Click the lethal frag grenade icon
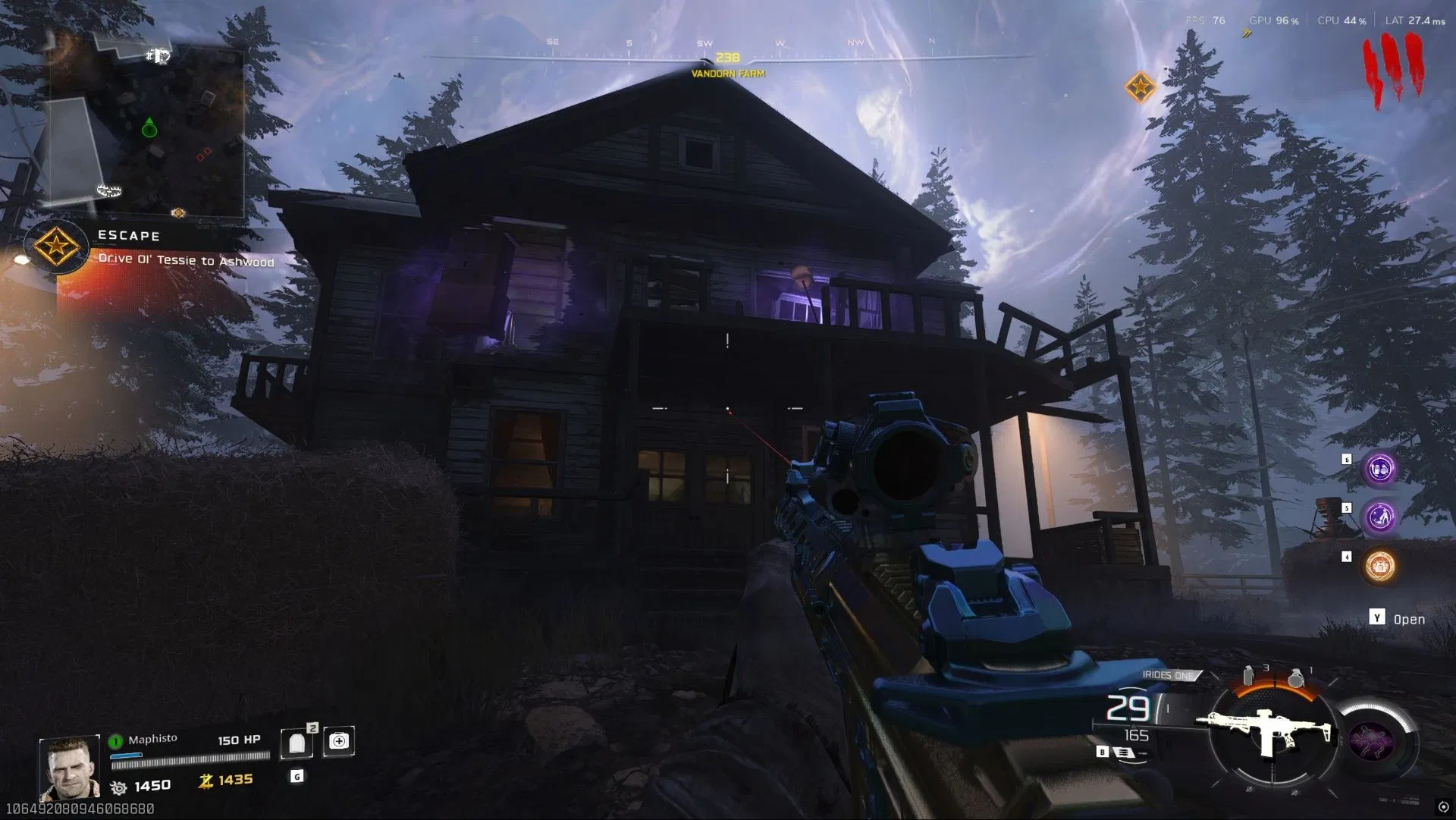1456x820 pixels. (1296, 677)
